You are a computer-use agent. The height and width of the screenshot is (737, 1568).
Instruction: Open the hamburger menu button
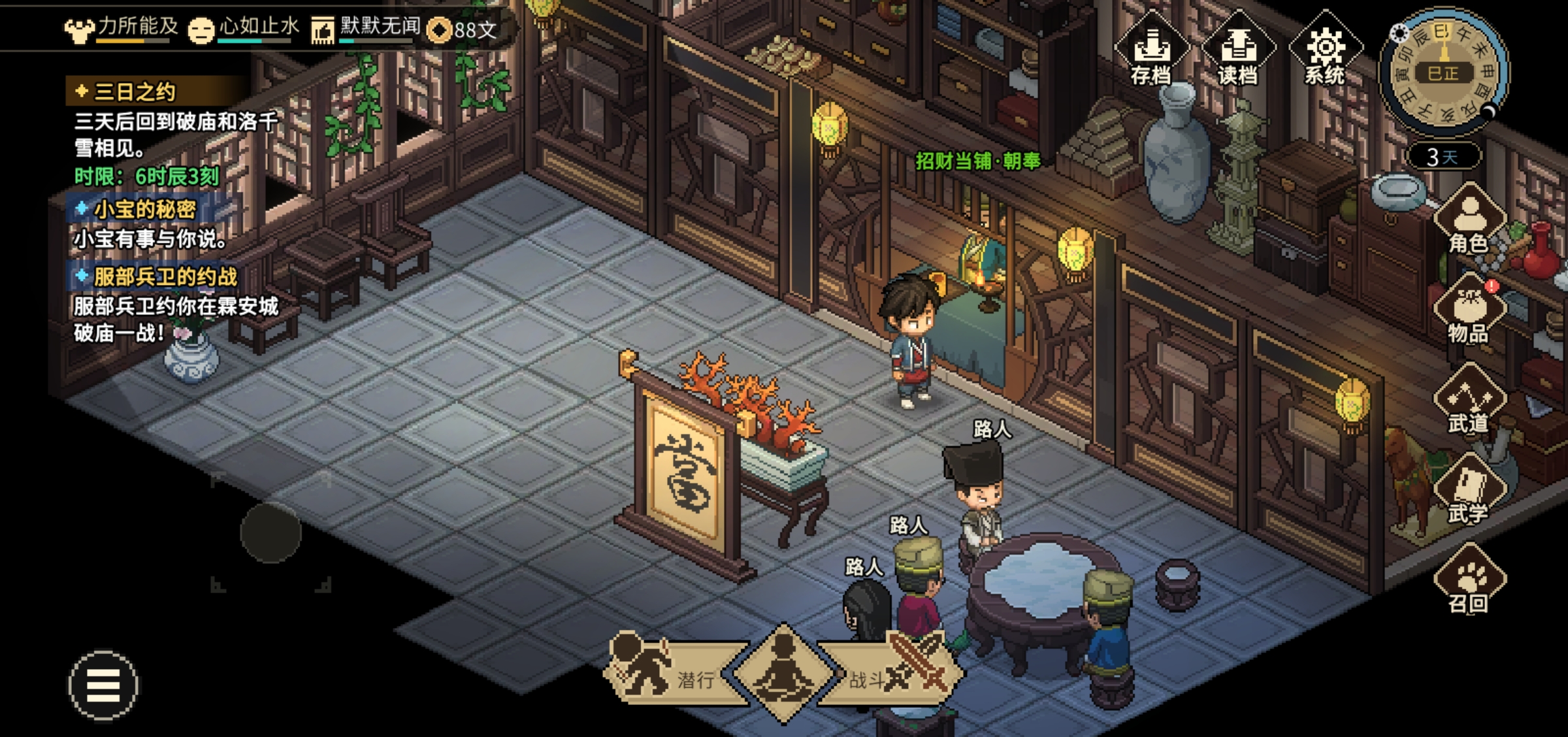pos(103,685)
